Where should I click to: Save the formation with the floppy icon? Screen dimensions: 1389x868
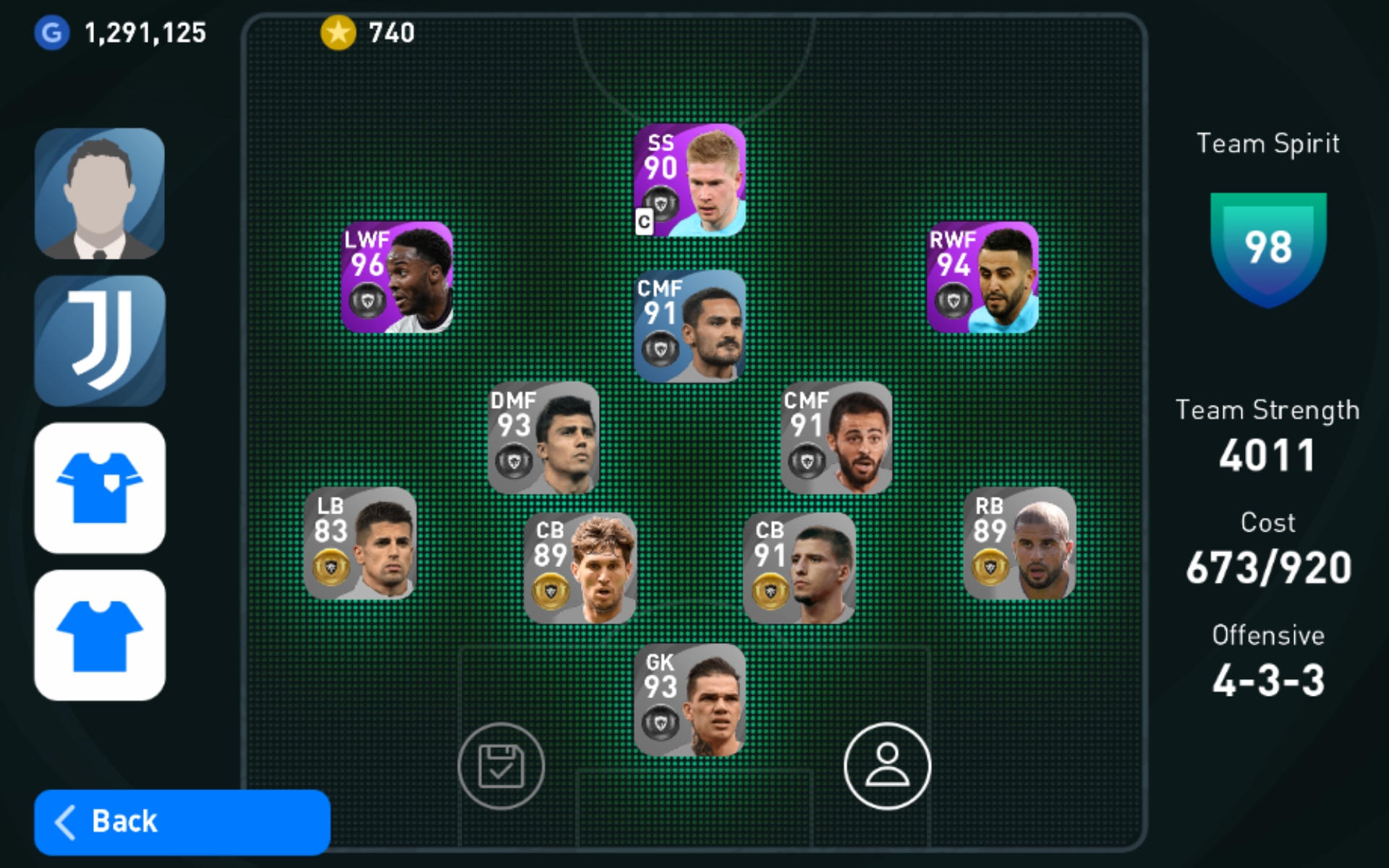[501, 765]
